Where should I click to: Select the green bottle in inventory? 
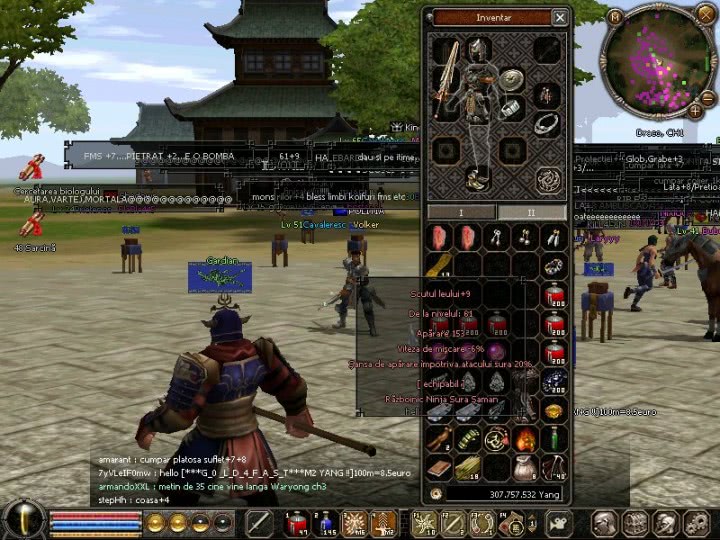pos(554,439)
